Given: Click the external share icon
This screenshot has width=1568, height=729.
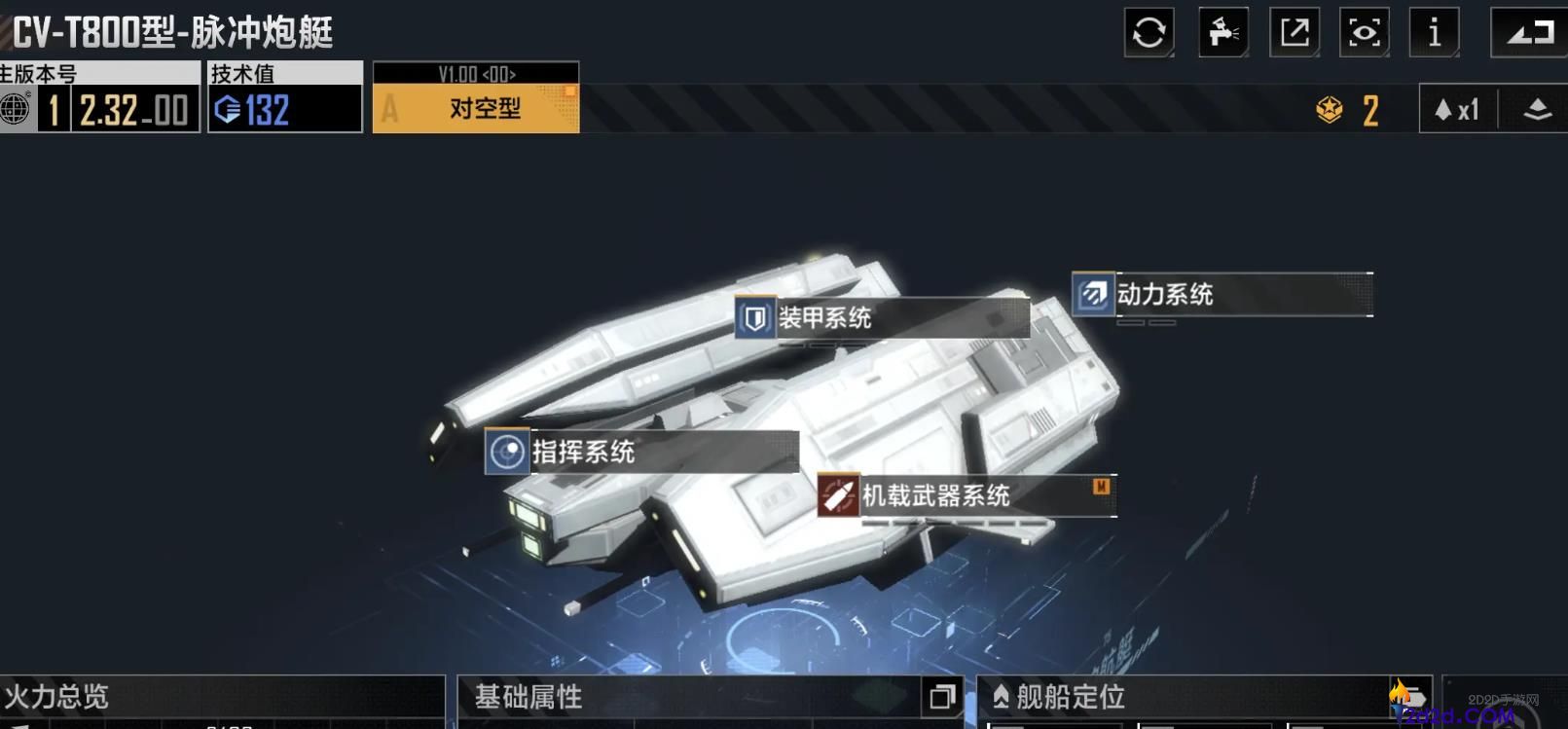Looking at the screenshot, I should (x=1294, y=31).
